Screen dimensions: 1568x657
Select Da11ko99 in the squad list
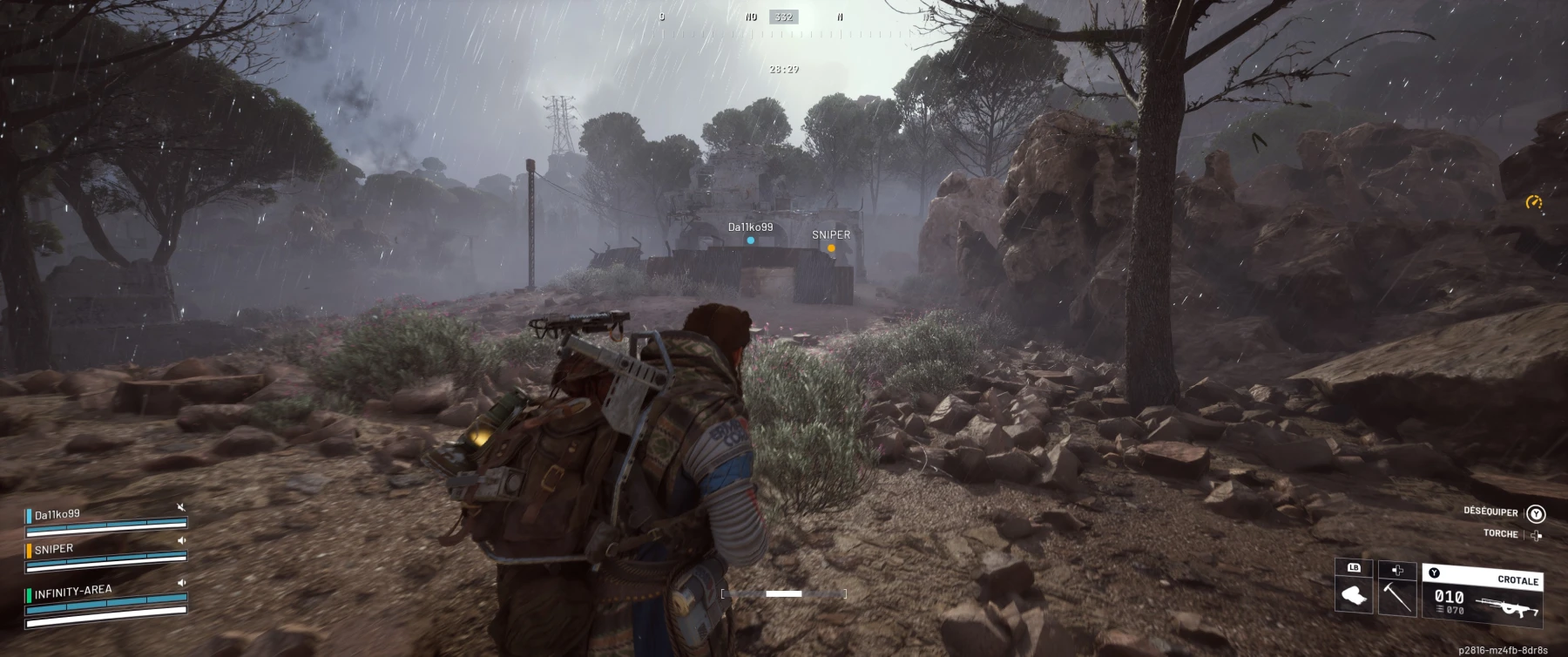pyautogui.click(x=57, y=515)
